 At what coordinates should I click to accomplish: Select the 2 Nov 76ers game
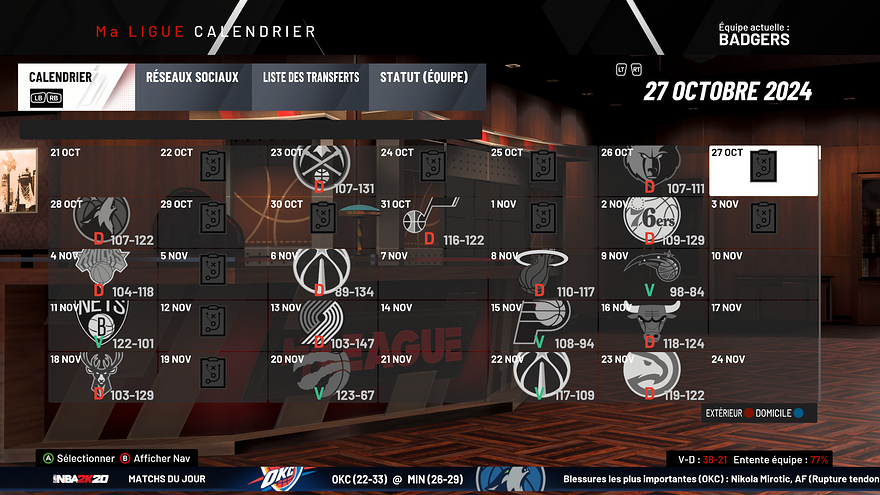(x=653, y=222)
